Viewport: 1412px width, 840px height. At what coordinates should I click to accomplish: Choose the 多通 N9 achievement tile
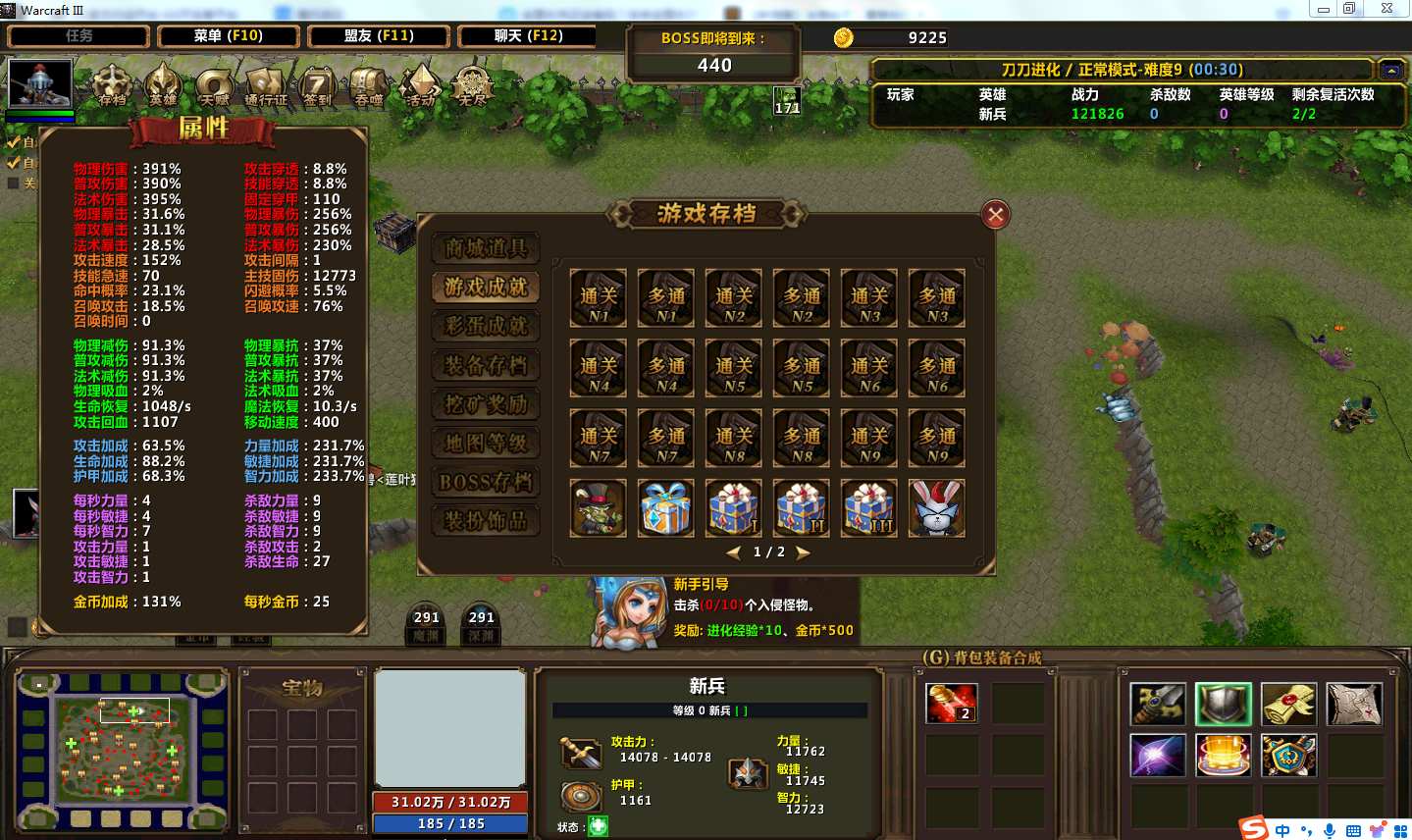click(x=937, y=439)
